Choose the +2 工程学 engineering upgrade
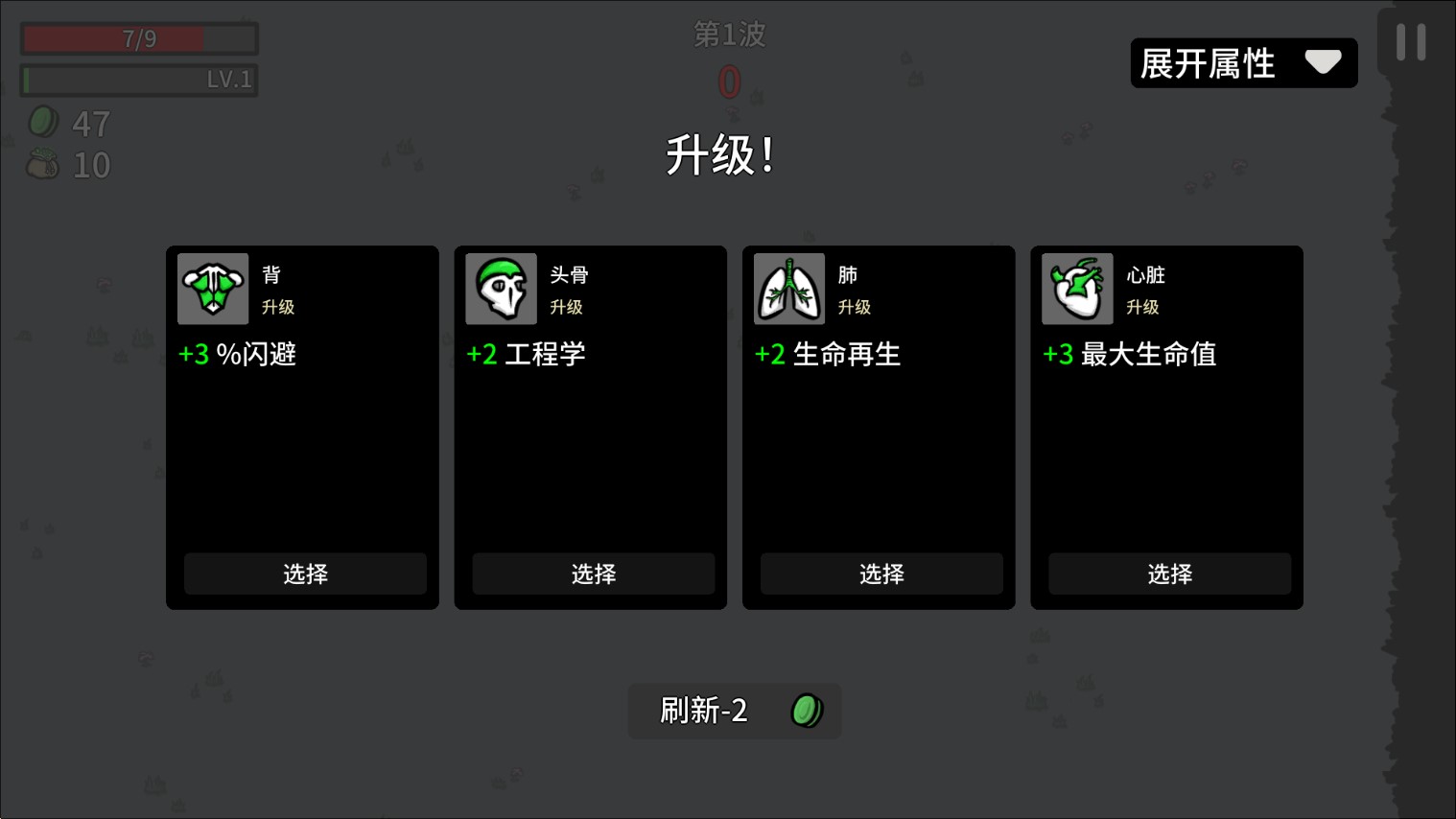Viewport: 1456px width, 819px height. pos(593,573)
